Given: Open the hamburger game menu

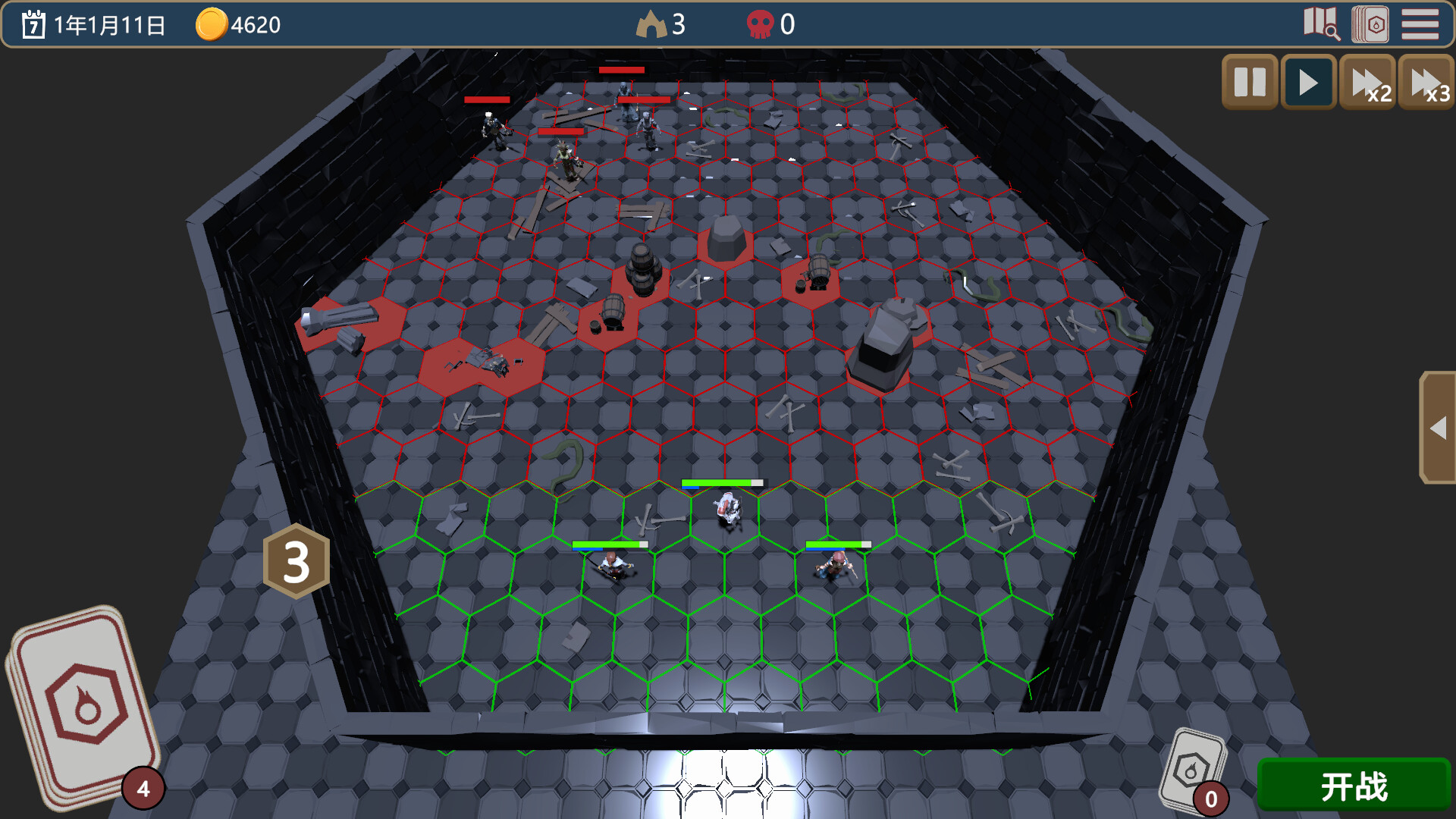Looking at the screenshot, I should click(x=1421, y=25).
